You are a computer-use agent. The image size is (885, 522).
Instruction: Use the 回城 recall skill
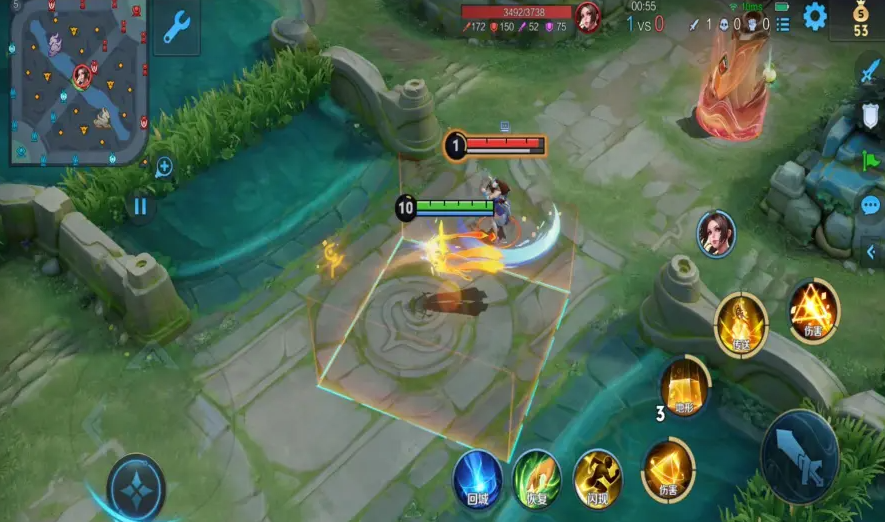(x=477, y=475)
